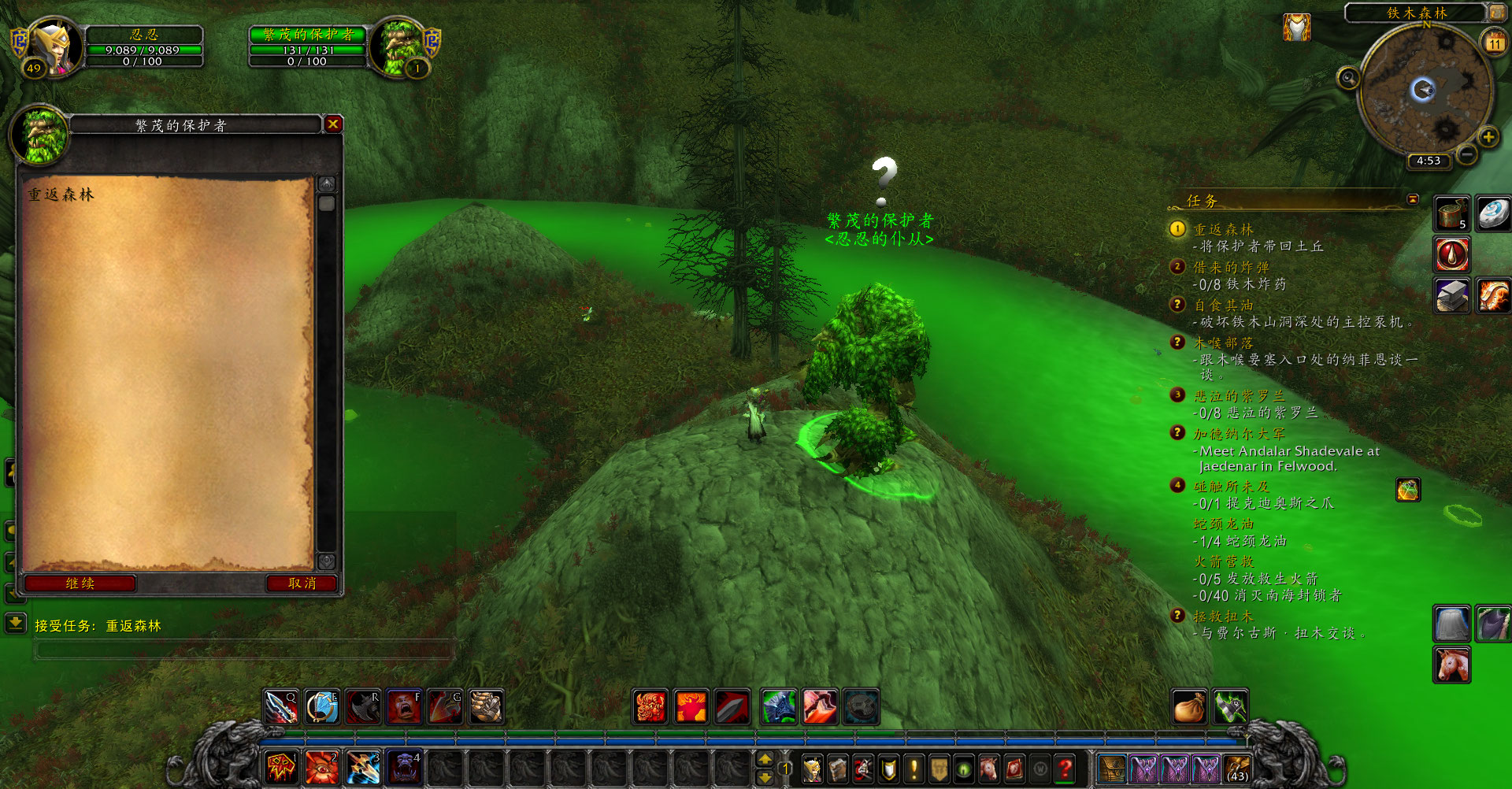This screenshot has width=1512, height=789.
Task: Select the 借来的炸弹 quest in the tracker
Action: pyautogui.click(x=1231, y=267)
